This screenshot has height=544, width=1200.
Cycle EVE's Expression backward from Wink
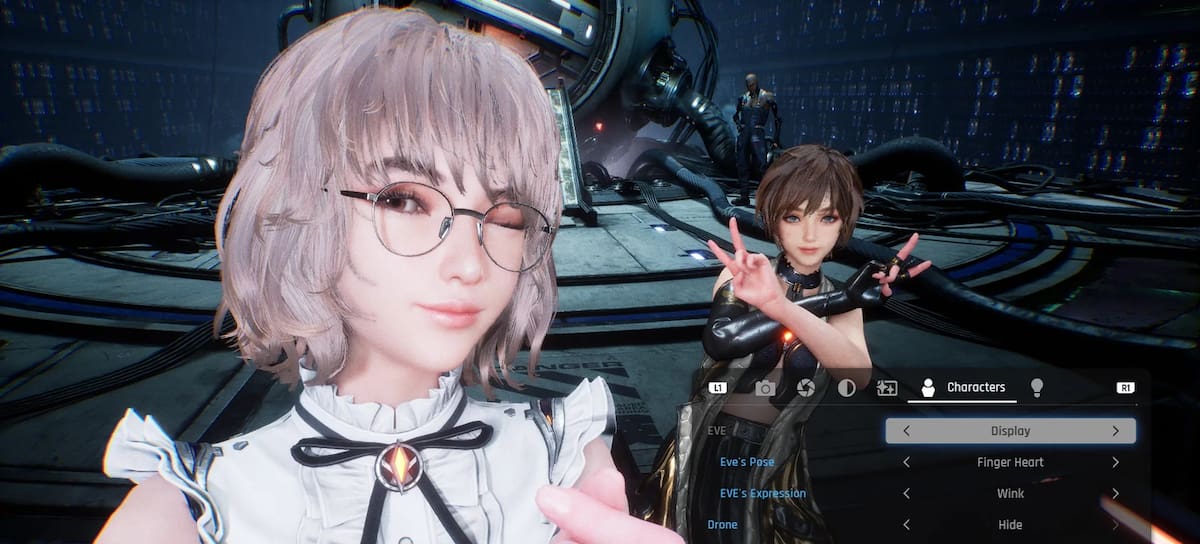907,493
